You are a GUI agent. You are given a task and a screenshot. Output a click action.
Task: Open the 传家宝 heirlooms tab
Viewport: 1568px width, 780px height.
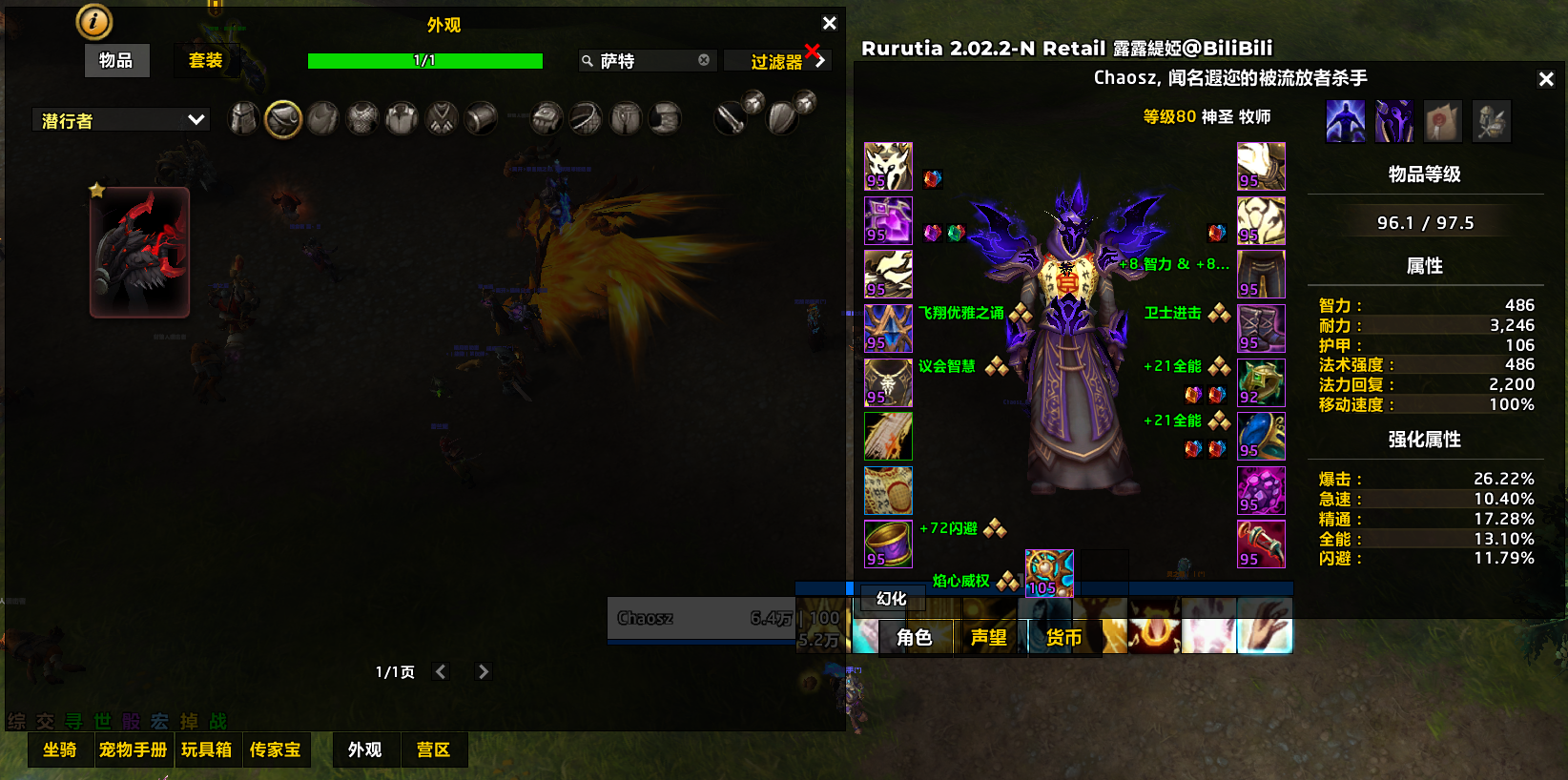point(275,750)
